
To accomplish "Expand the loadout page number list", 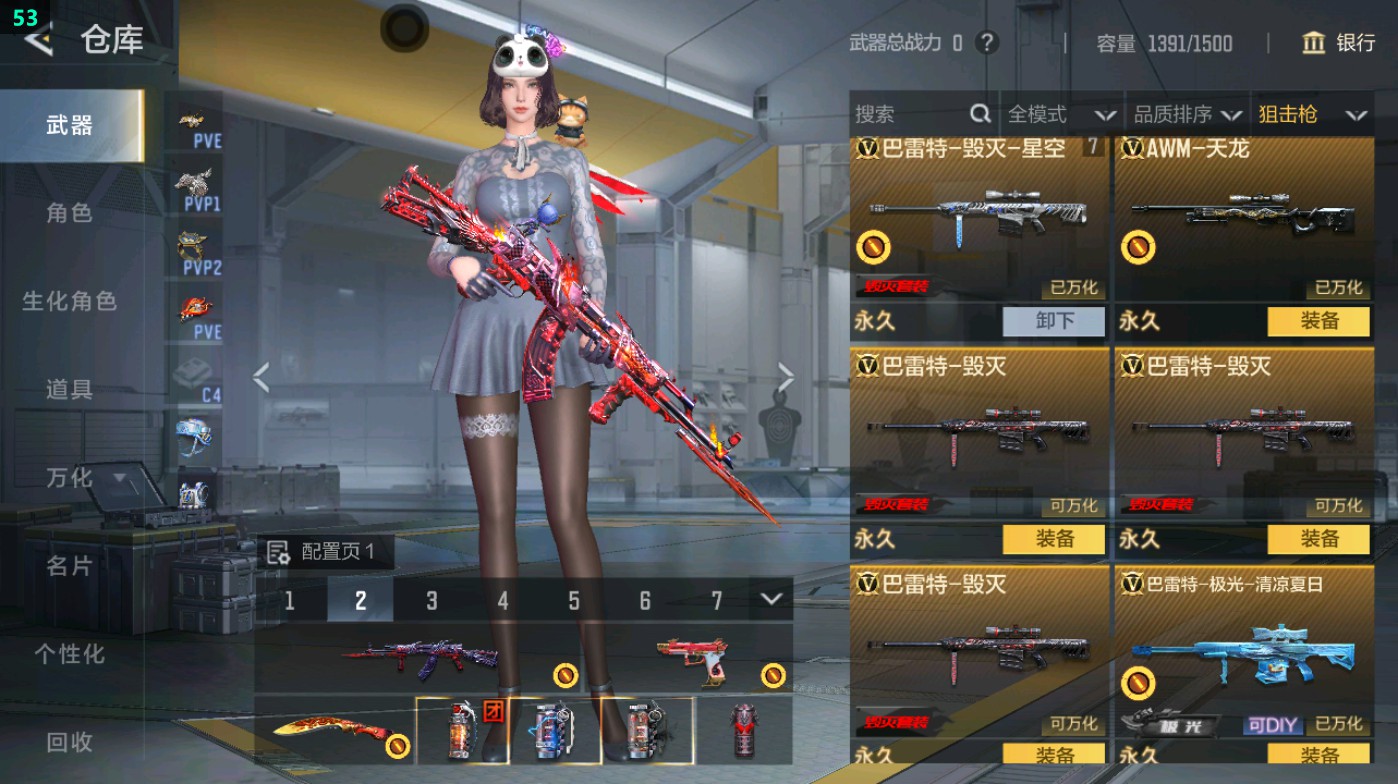I will tap(770, 599).
